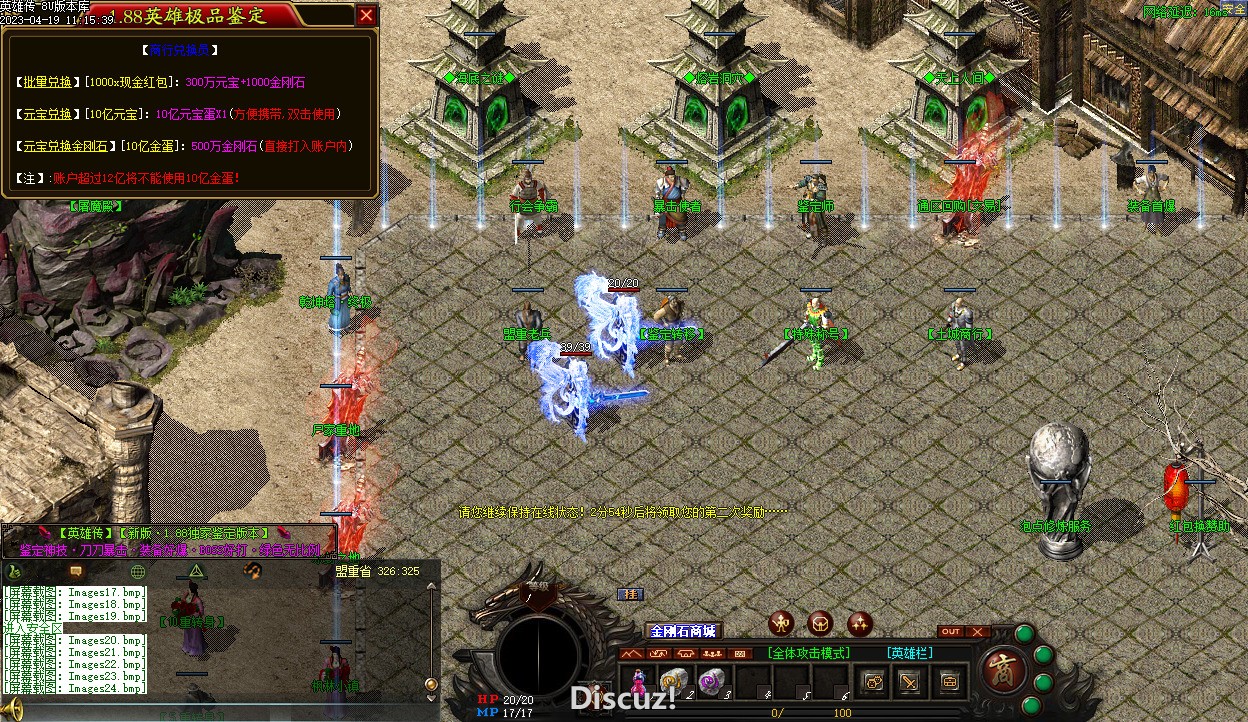Image resolution: width=1248 pixels, height=722 pixels.
Task: Click the chat bubble channel icon
Action: point(76,571)
